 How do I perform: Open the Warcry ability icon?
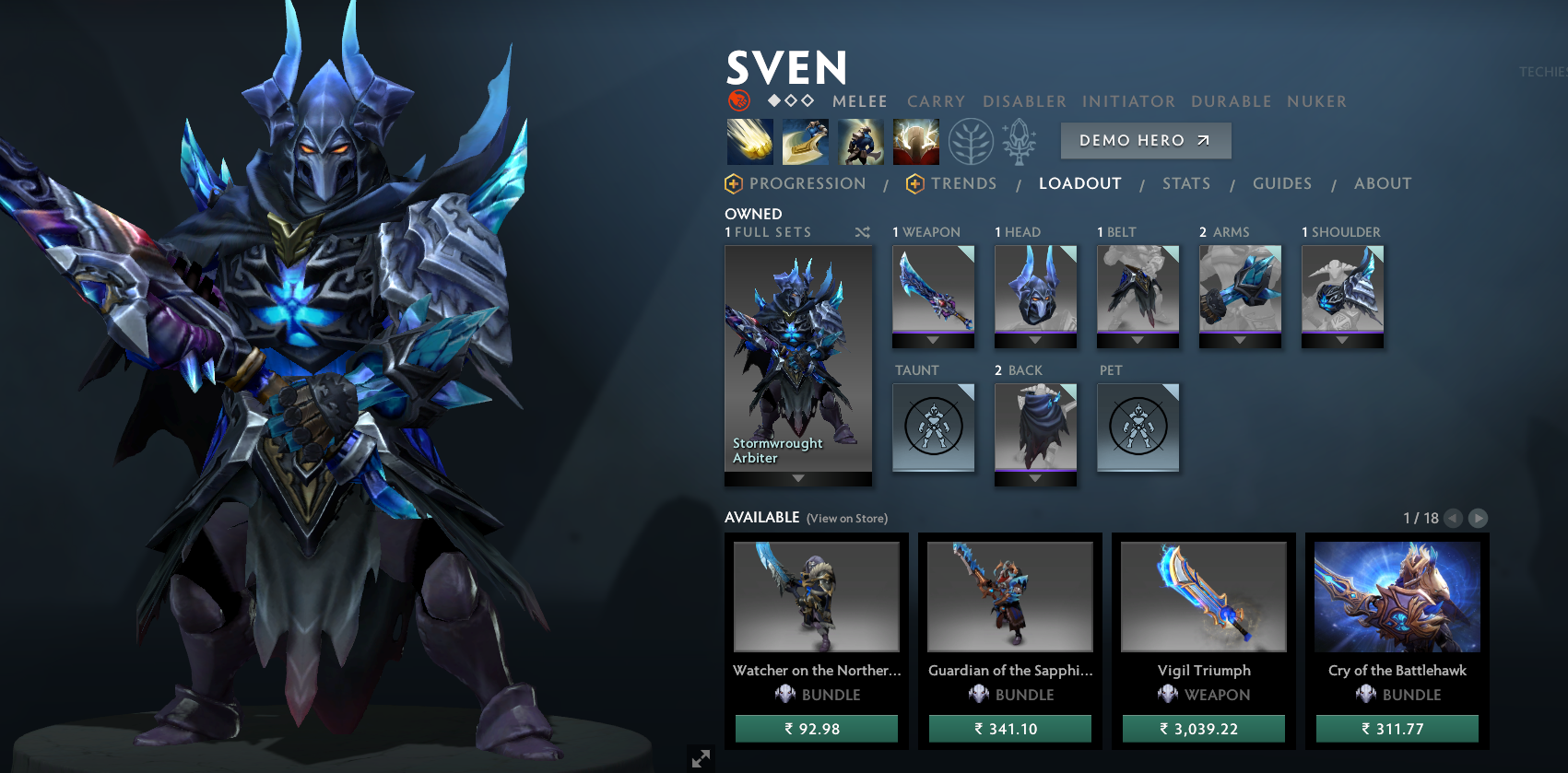tap(861, 141)
